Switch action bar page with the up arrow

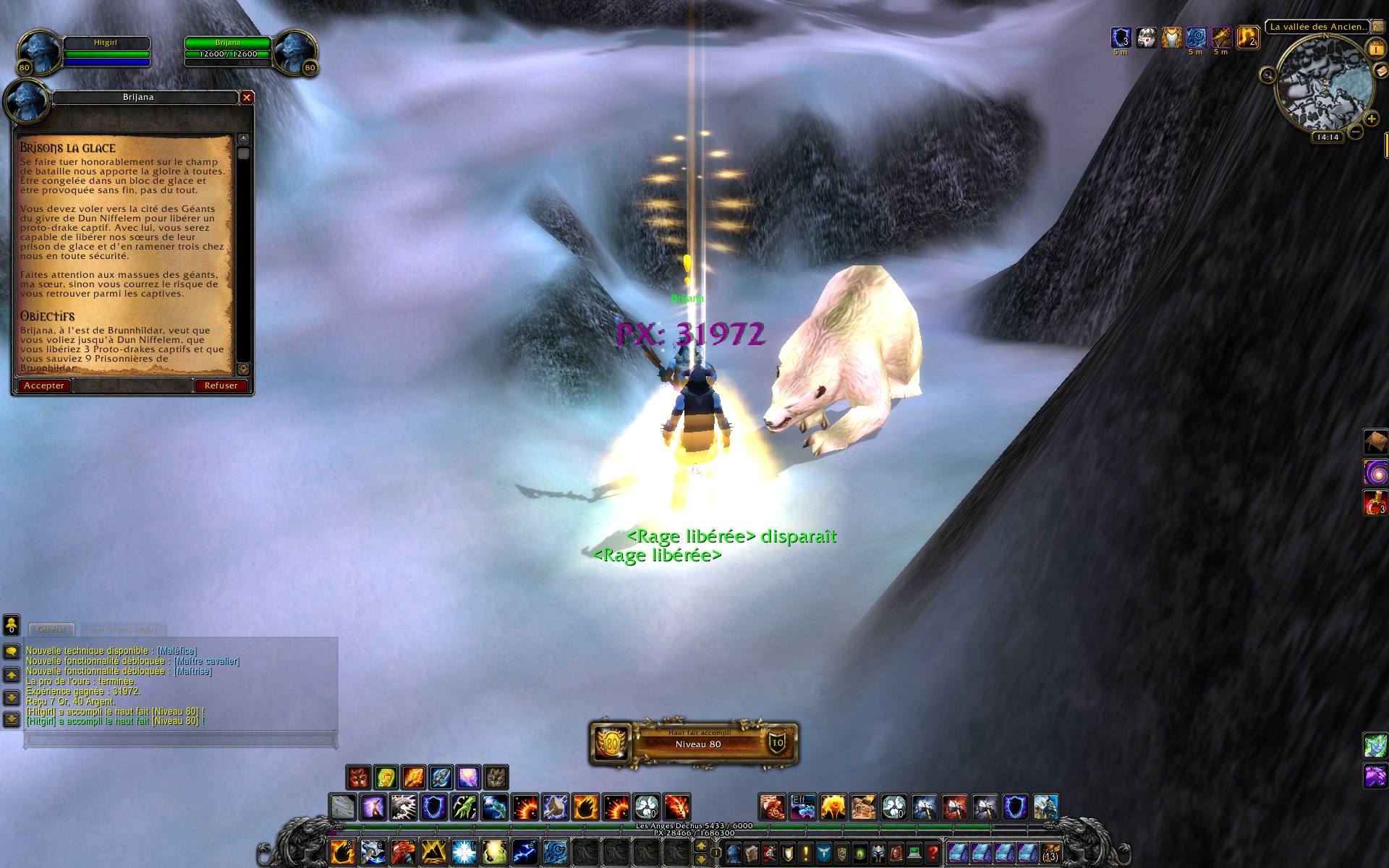click(701, 846)
